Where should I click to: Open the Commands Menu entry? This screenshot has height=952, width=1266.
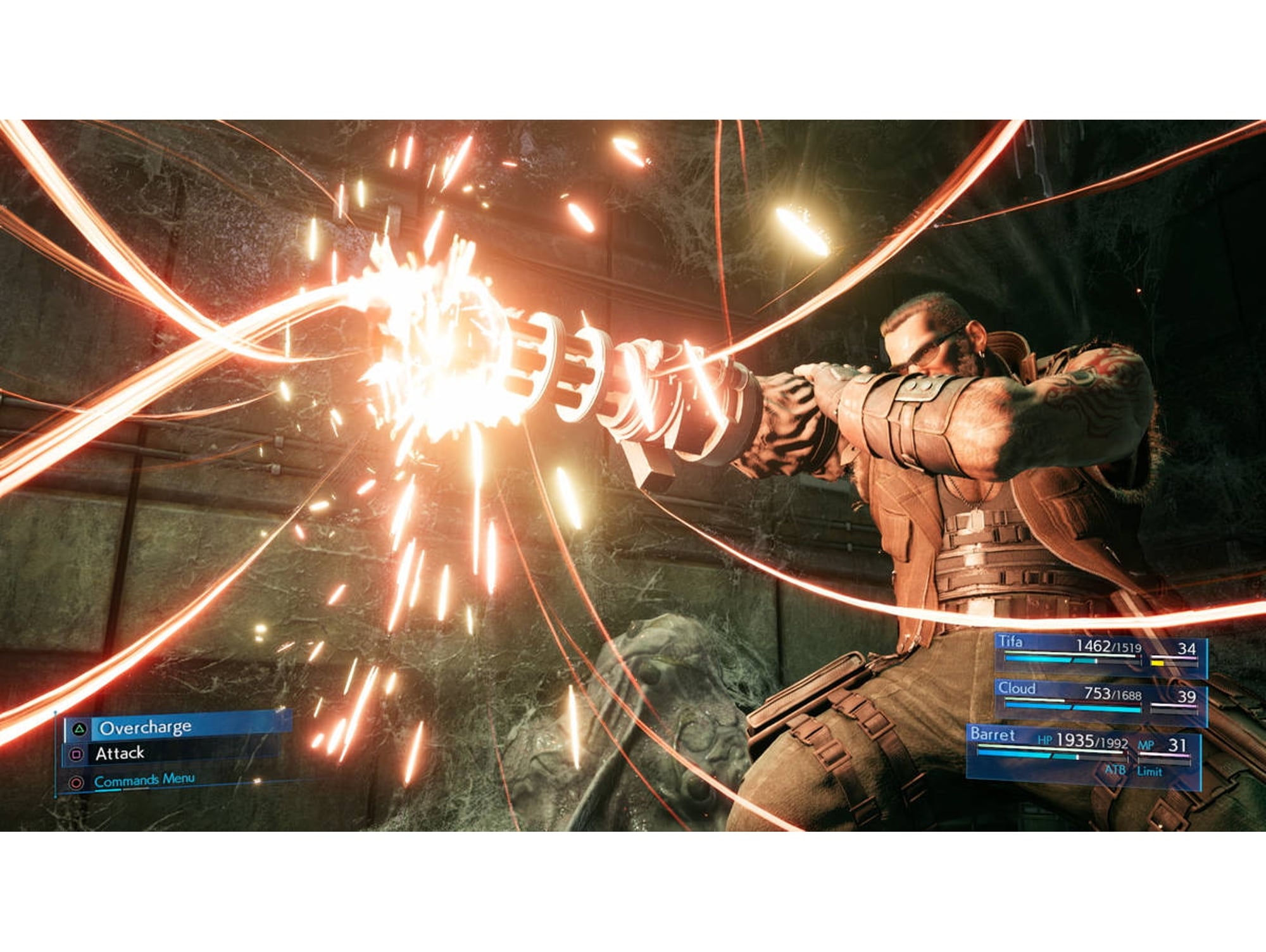pyautogui.click(x=144, y=780)
